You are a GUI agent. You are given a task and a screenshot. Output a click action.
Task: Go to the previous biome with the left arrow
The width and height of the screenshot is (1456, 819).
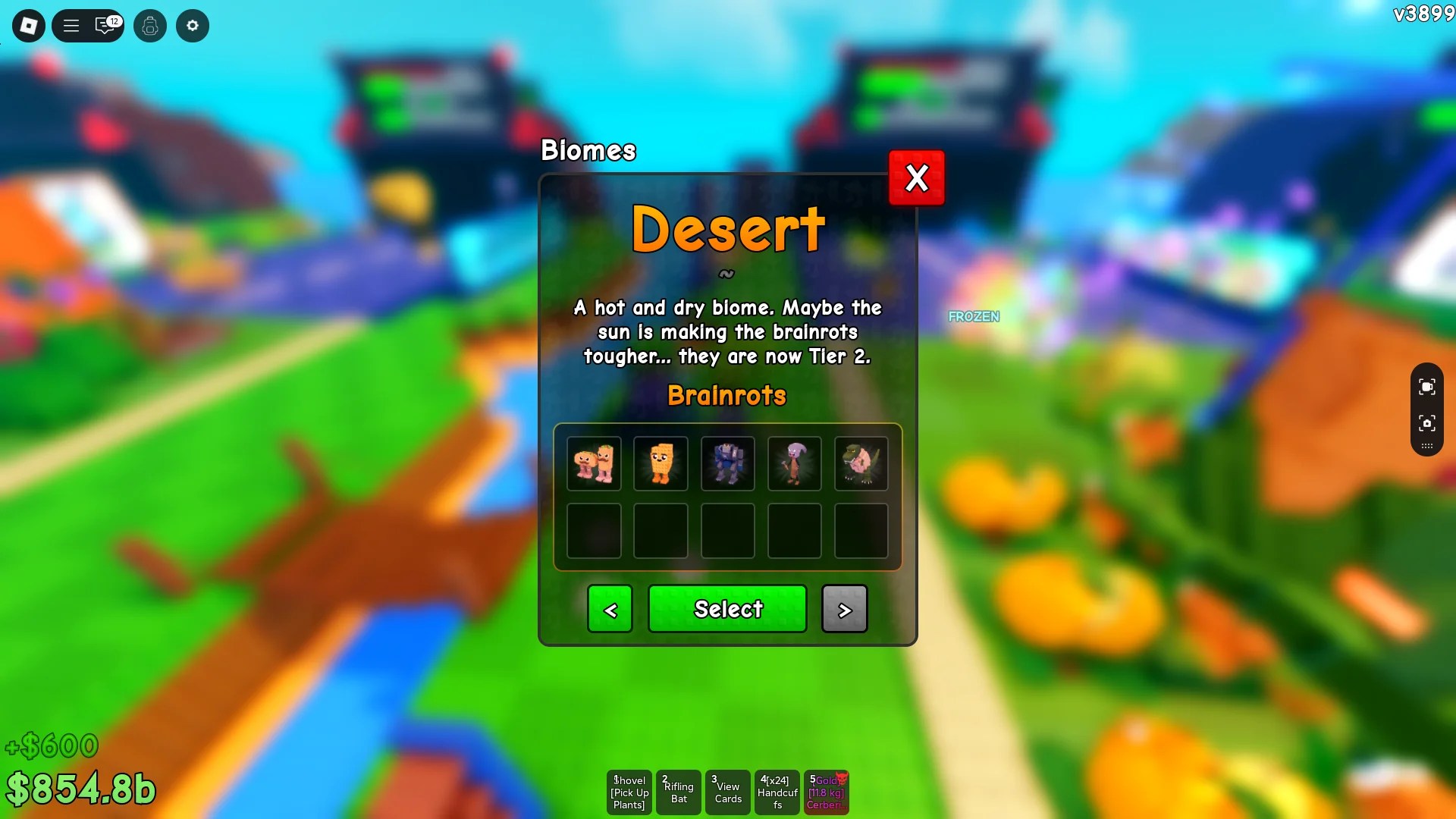[x=610, y=609]
